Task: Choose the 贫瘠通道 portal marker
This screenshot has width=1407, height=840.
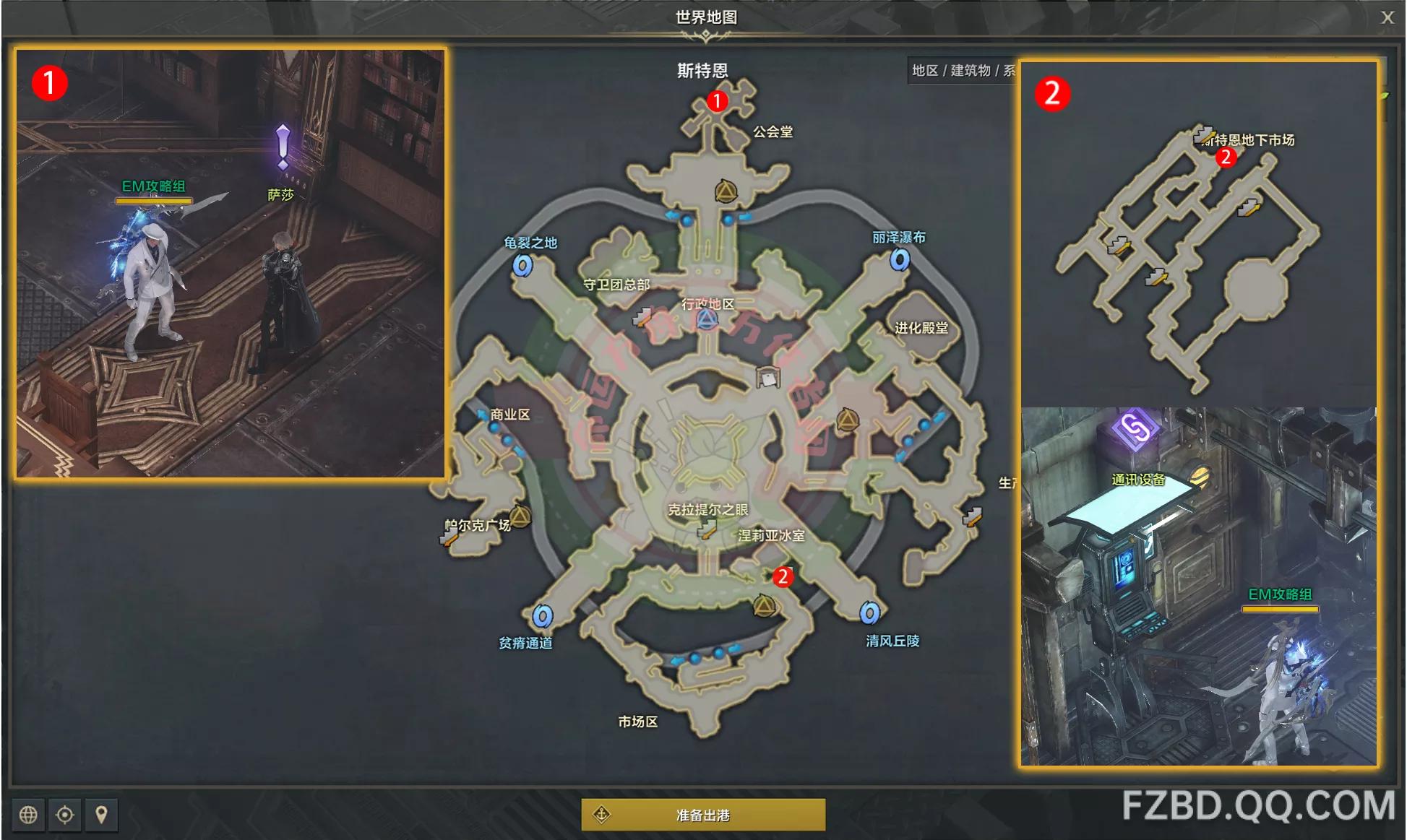Action: tap(543, 616)
